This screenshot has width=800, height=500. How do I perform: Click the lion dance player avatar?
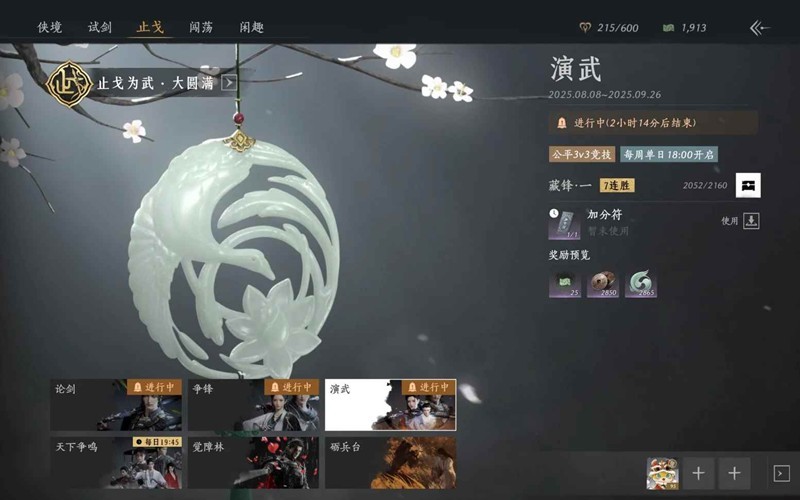662,473
